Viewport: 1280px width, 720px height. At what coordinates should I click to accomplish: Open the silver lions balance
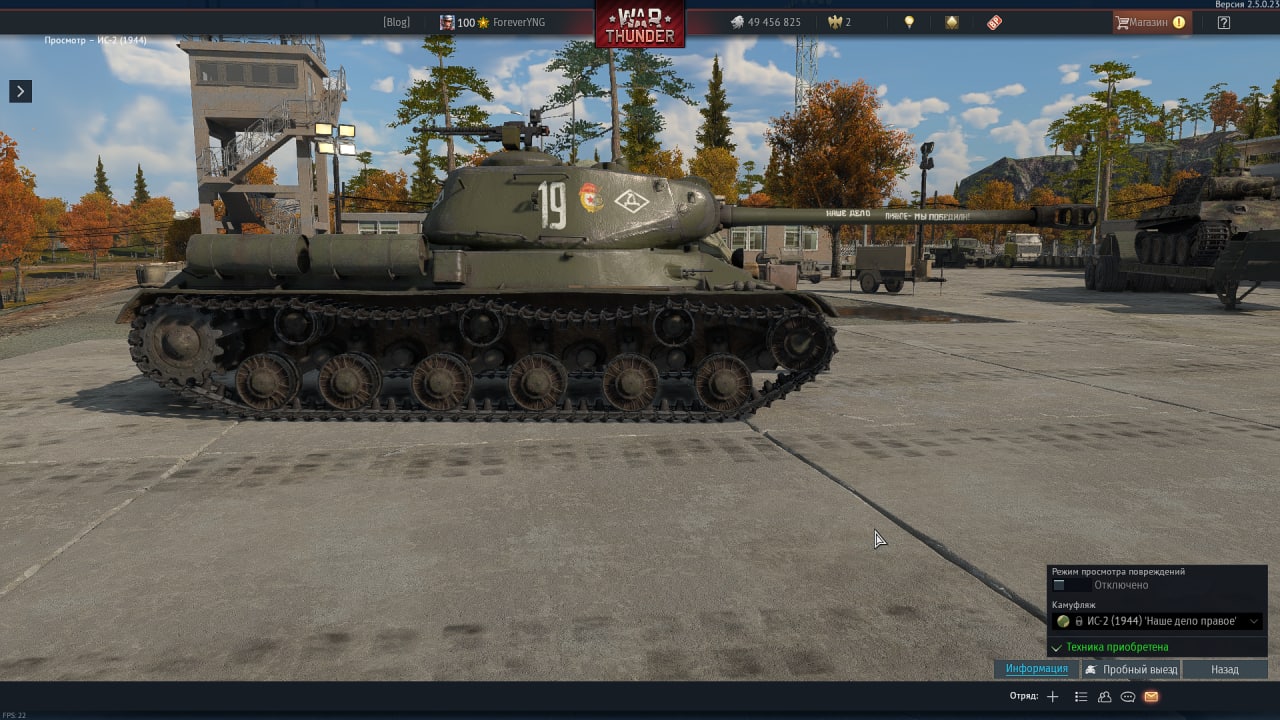click(x=766, y=22)
